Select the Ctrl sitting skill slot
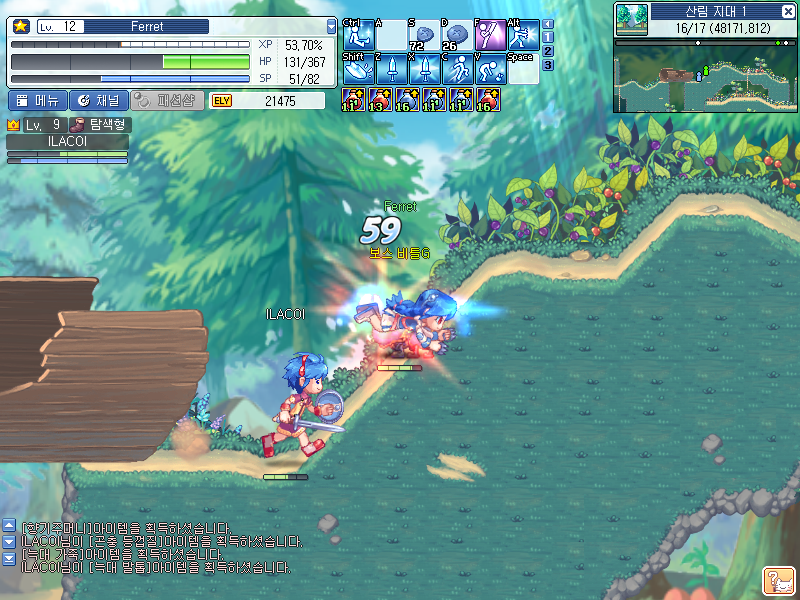The height and width of the screenshot is (600, 800). click(x=358, y=35)
